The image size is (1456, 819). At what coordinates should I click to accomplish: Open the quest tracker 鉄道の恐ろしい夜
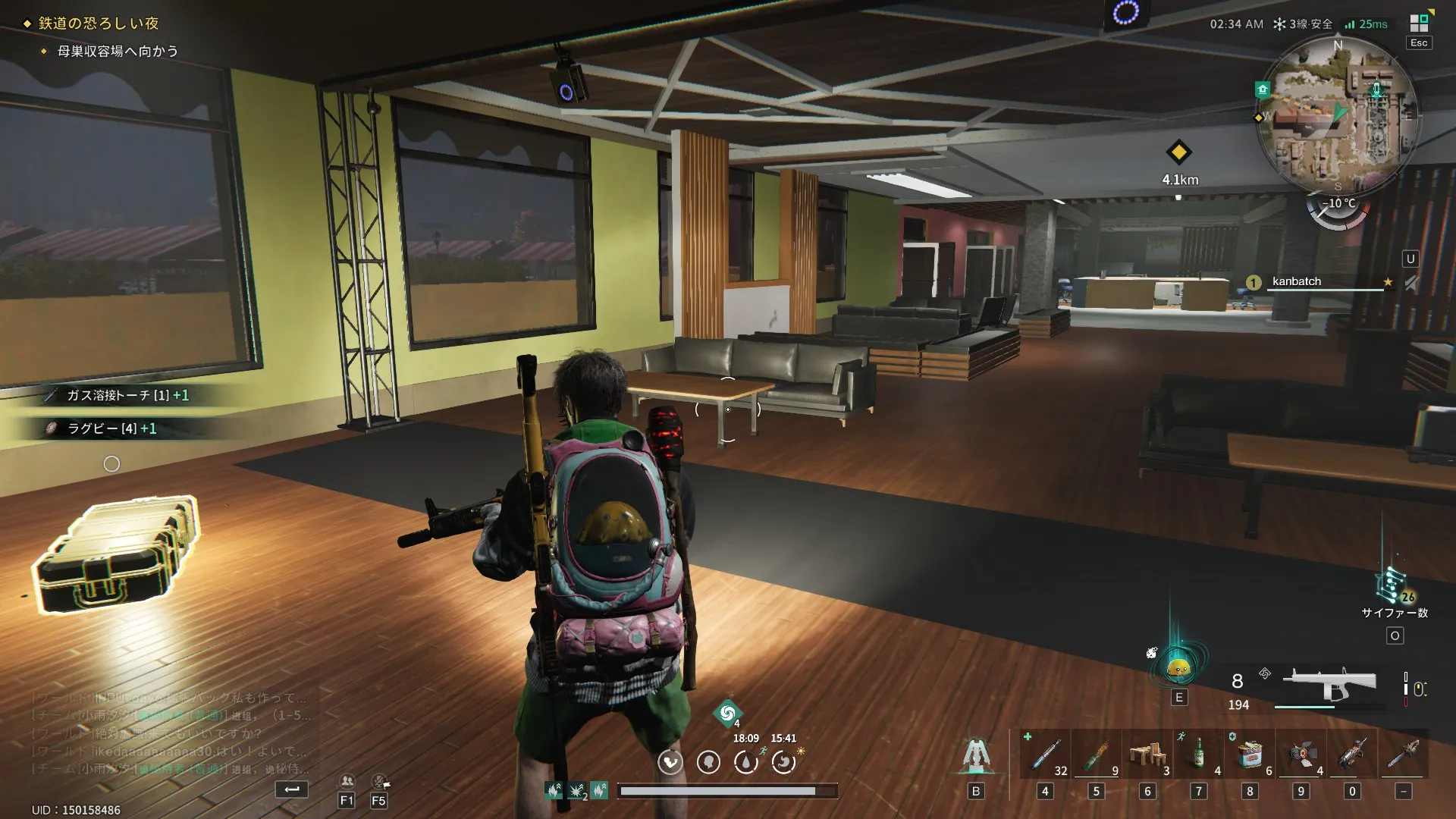pyautogui.click(x=99, y=24)
